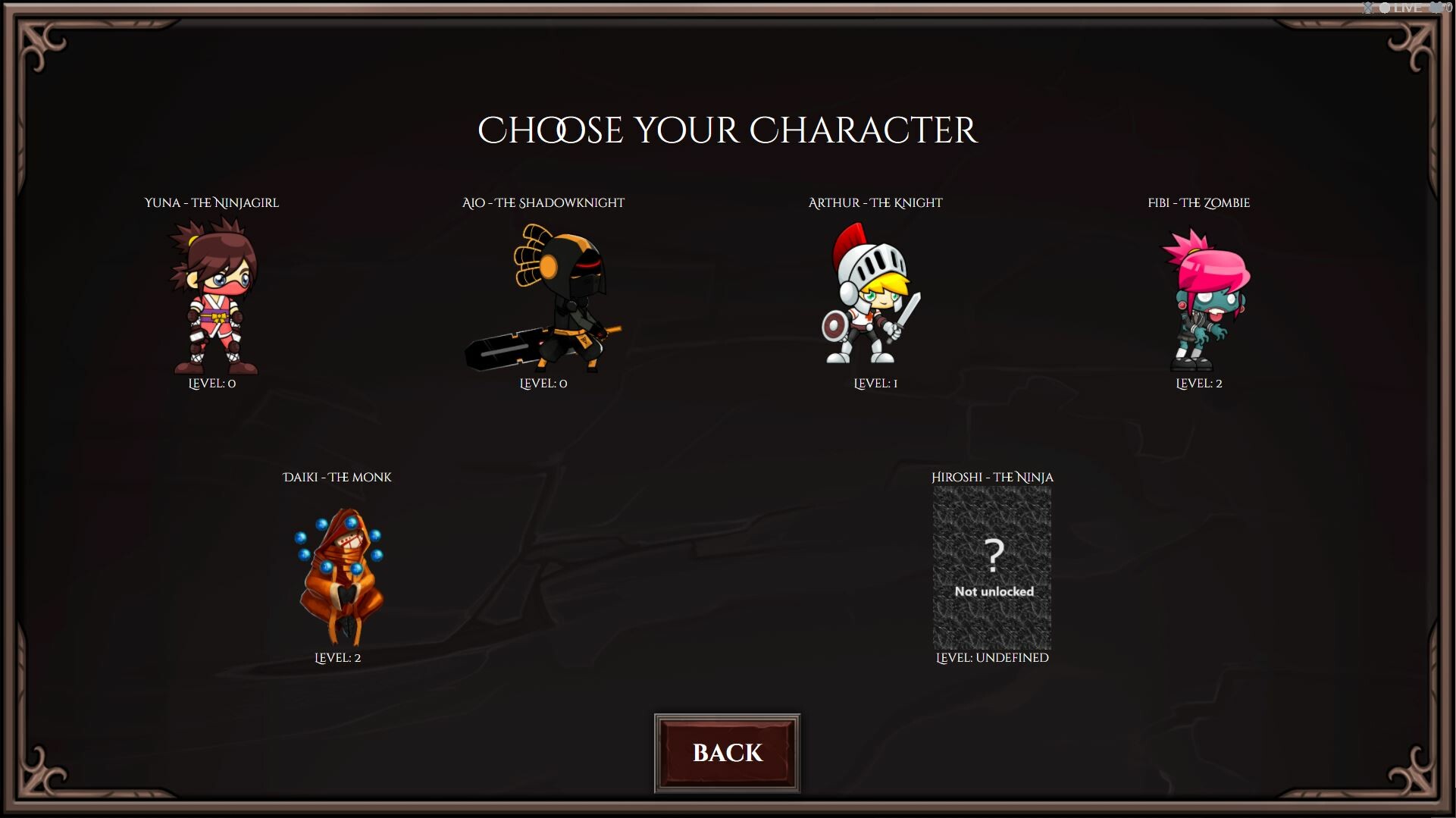Viewport: 1456px width, 818px height.
Task: Click Level: 0 under Yuna
Action: click(212, 384)
